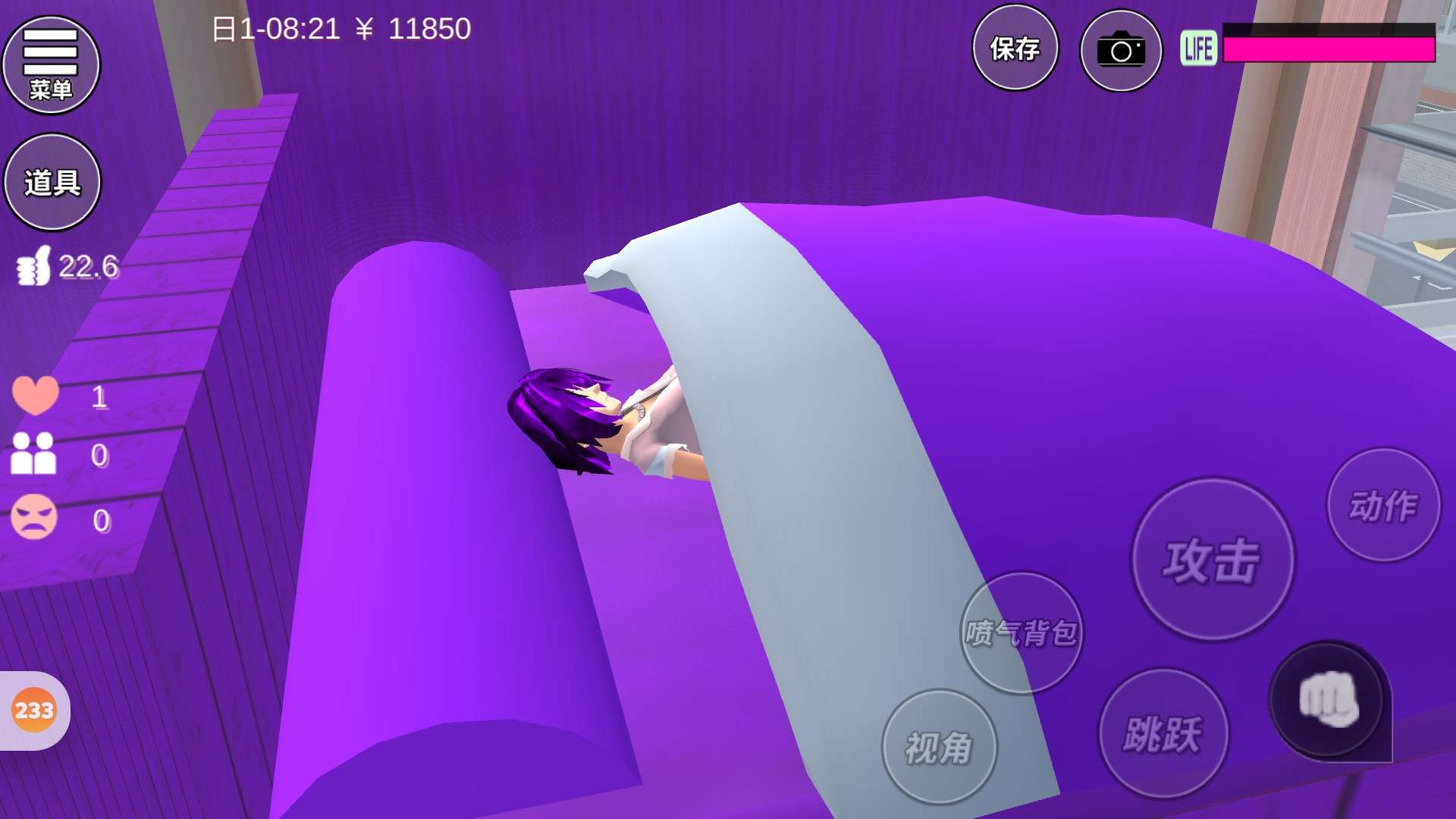This screenshot has width=1456, height=819.
Task: Open the 菜单 hamburger menu
Action: tap(51, 64)
